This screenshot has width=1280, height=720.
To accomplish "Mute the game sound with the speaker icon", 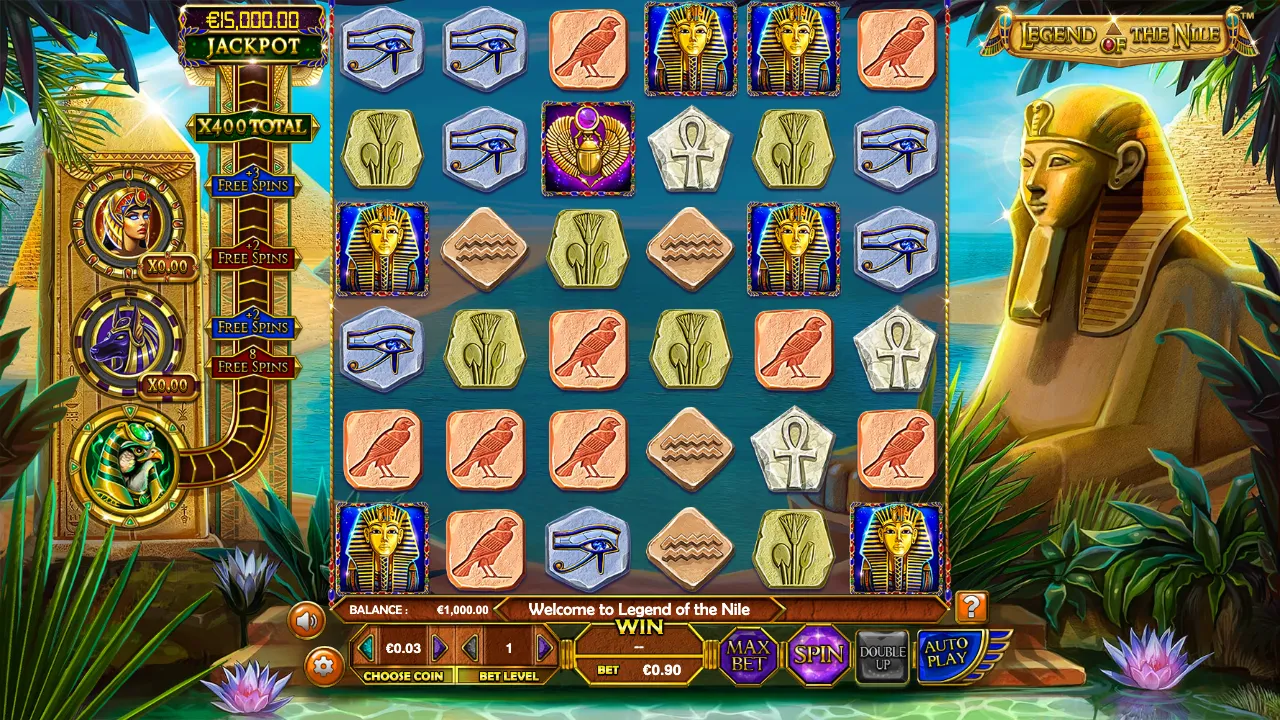I will click(307, 618).
